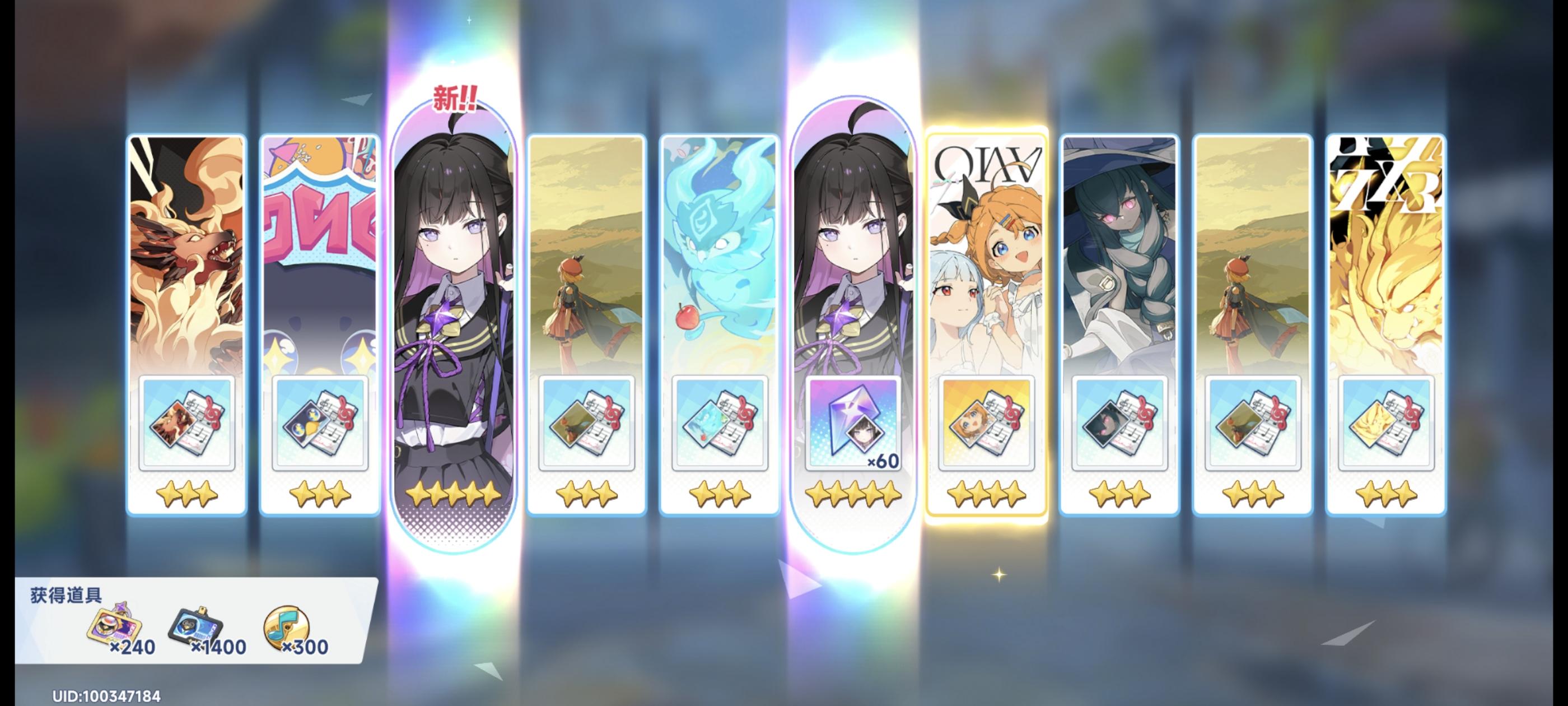Click the 新!! new badge above the five-star card
The height and width of the screenshot is (706, 1568).
click(455, 96)
